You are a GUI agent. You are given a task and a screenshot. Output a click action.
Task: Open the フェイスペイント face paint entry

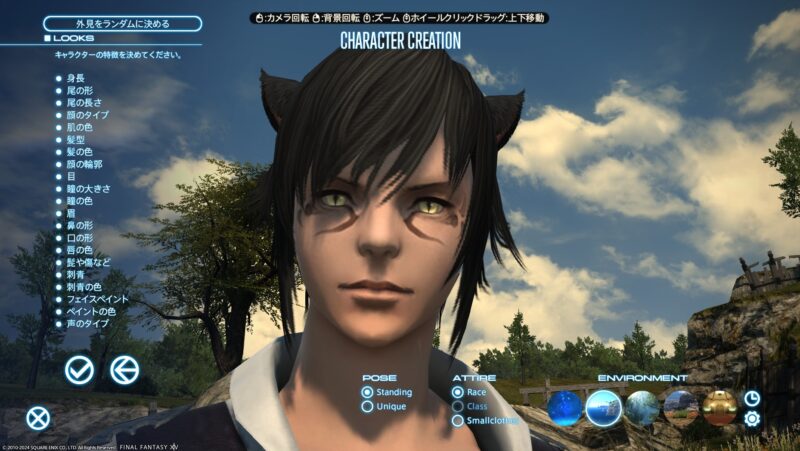[x=90, y=299]
